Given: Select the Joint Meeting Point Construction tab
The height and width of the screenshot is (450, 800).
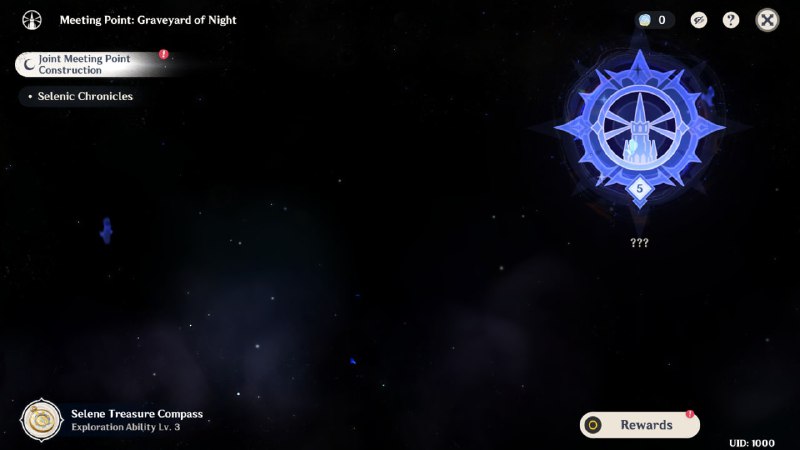Looking at the screenshot, I should [88, 65].
